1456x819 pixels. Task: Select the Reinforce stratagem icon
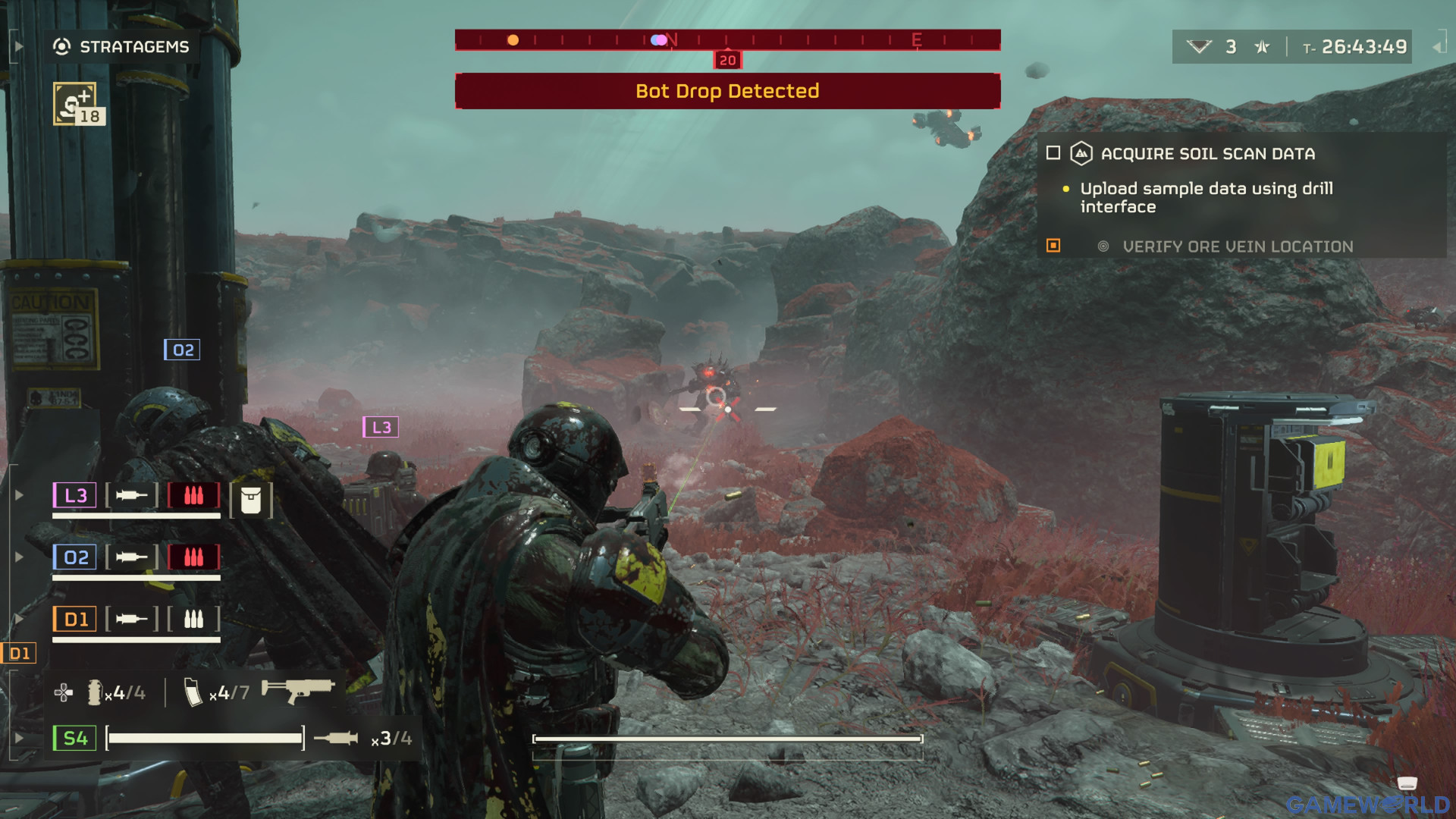pos(75,103)
